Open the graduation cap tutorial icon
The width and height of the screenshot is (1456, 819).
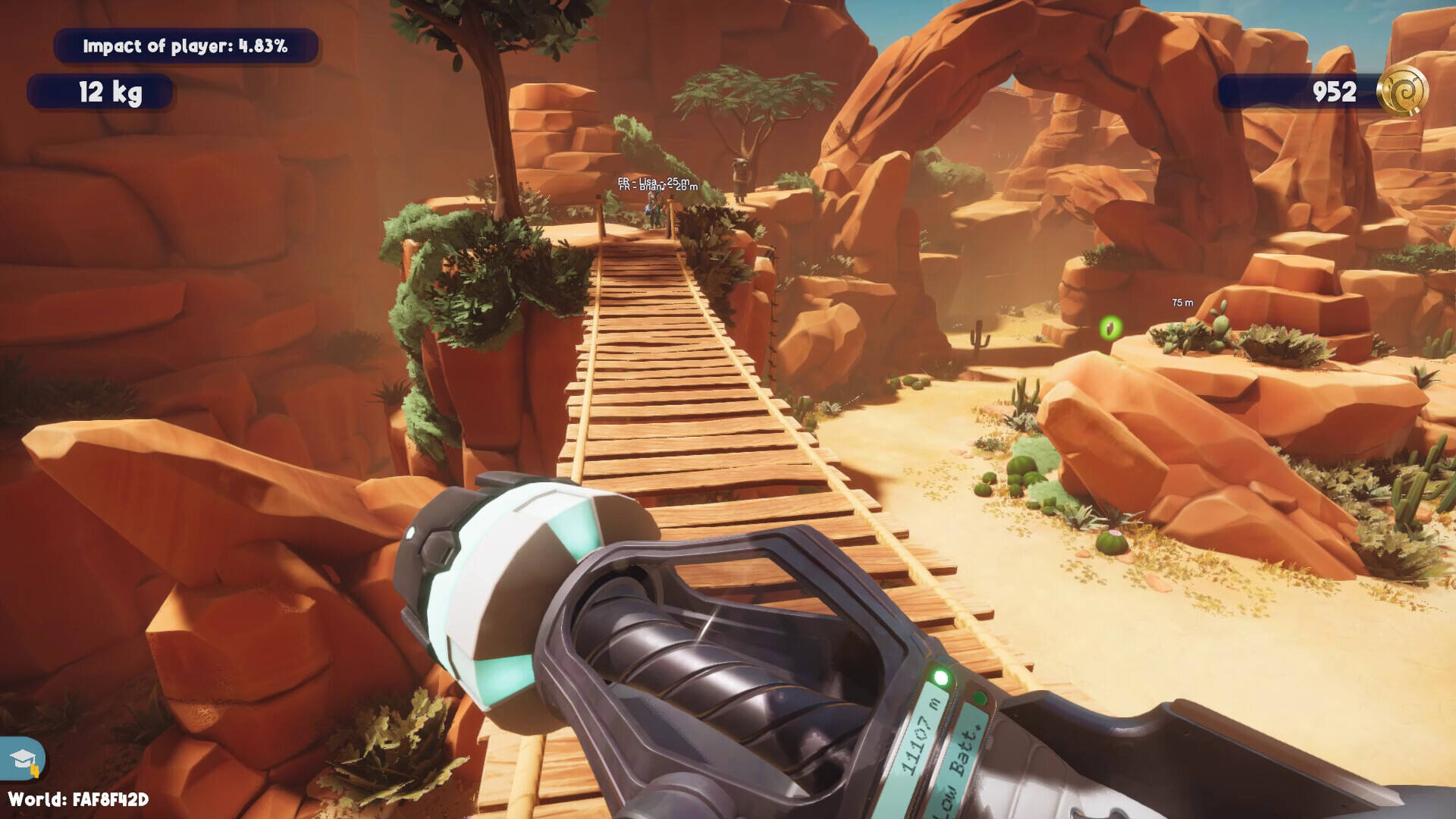click(23, 759)
